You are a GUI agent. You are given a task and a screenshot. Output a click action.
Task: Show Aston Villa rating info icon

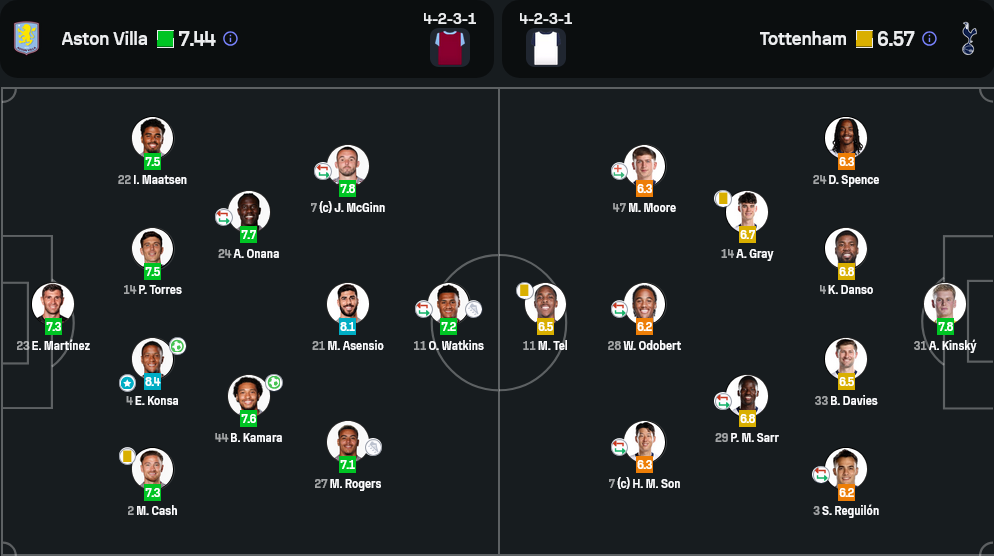(230, 39)
